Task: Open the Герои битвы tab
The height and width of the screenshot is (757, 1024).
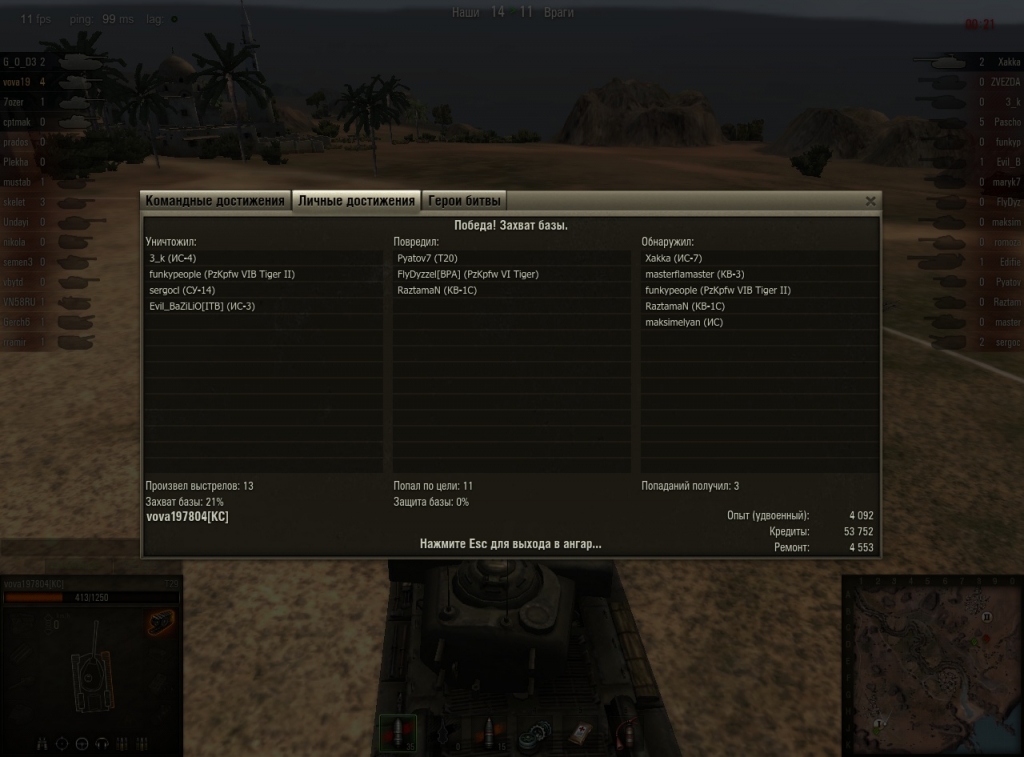Action: (463, 201)
